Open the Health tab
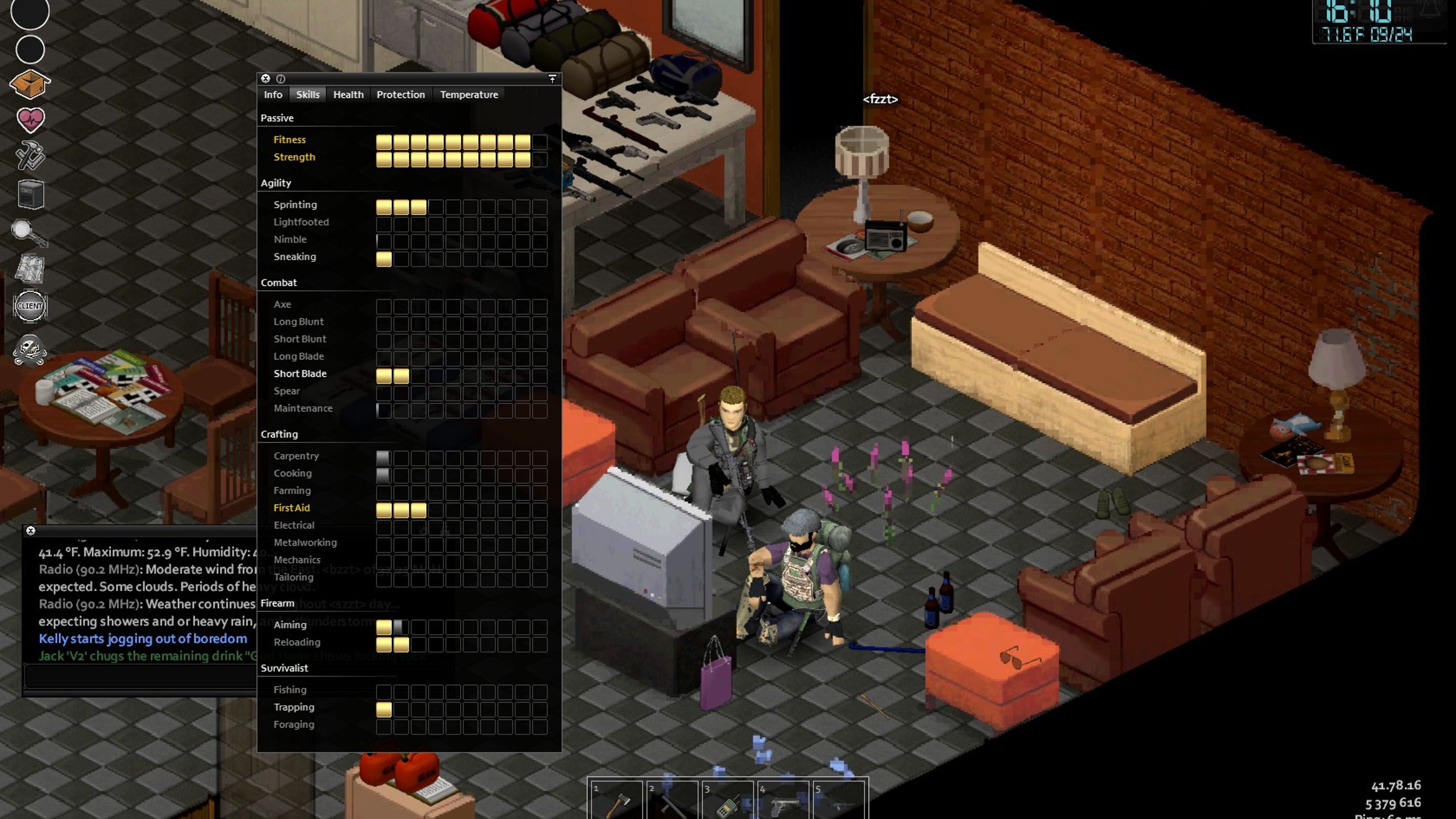1456x819 pixels. coord(348,94)
